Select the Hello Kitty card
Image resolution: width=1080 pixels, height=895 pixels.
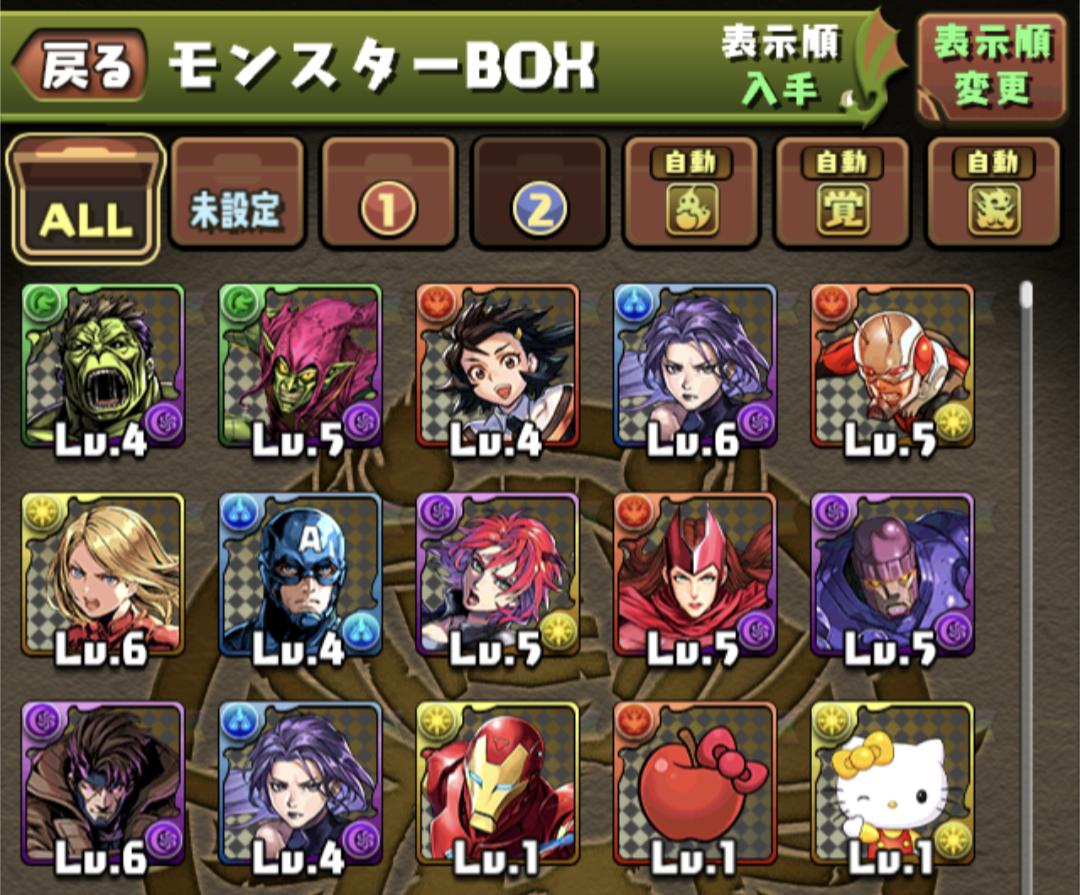(892, 783)
